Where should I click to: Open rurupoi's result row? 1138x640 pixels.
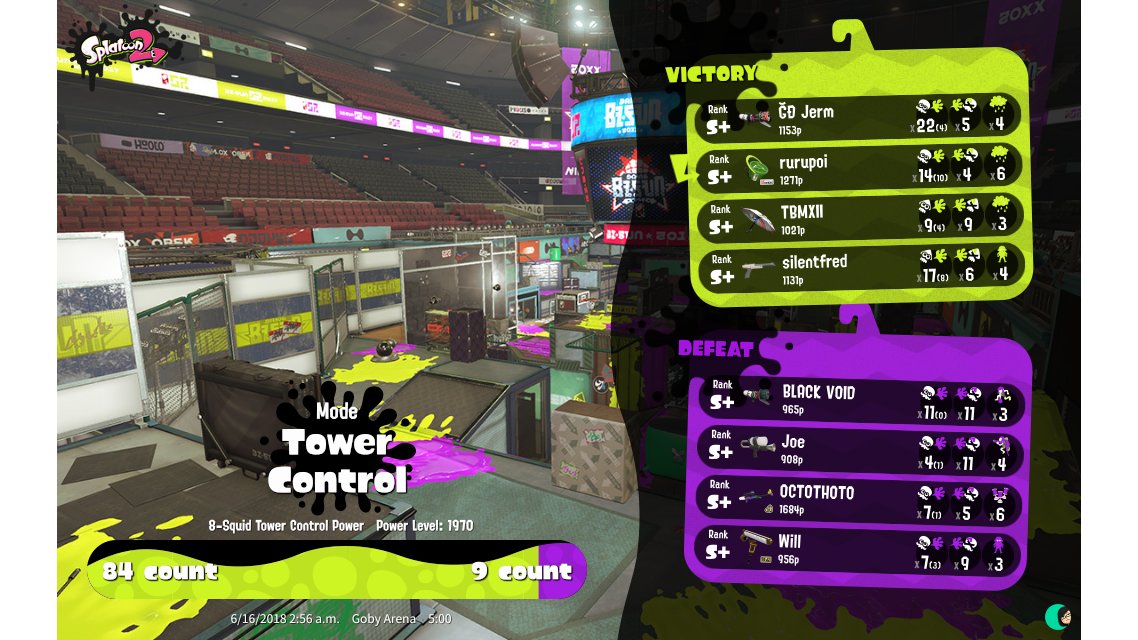[858, 168]
